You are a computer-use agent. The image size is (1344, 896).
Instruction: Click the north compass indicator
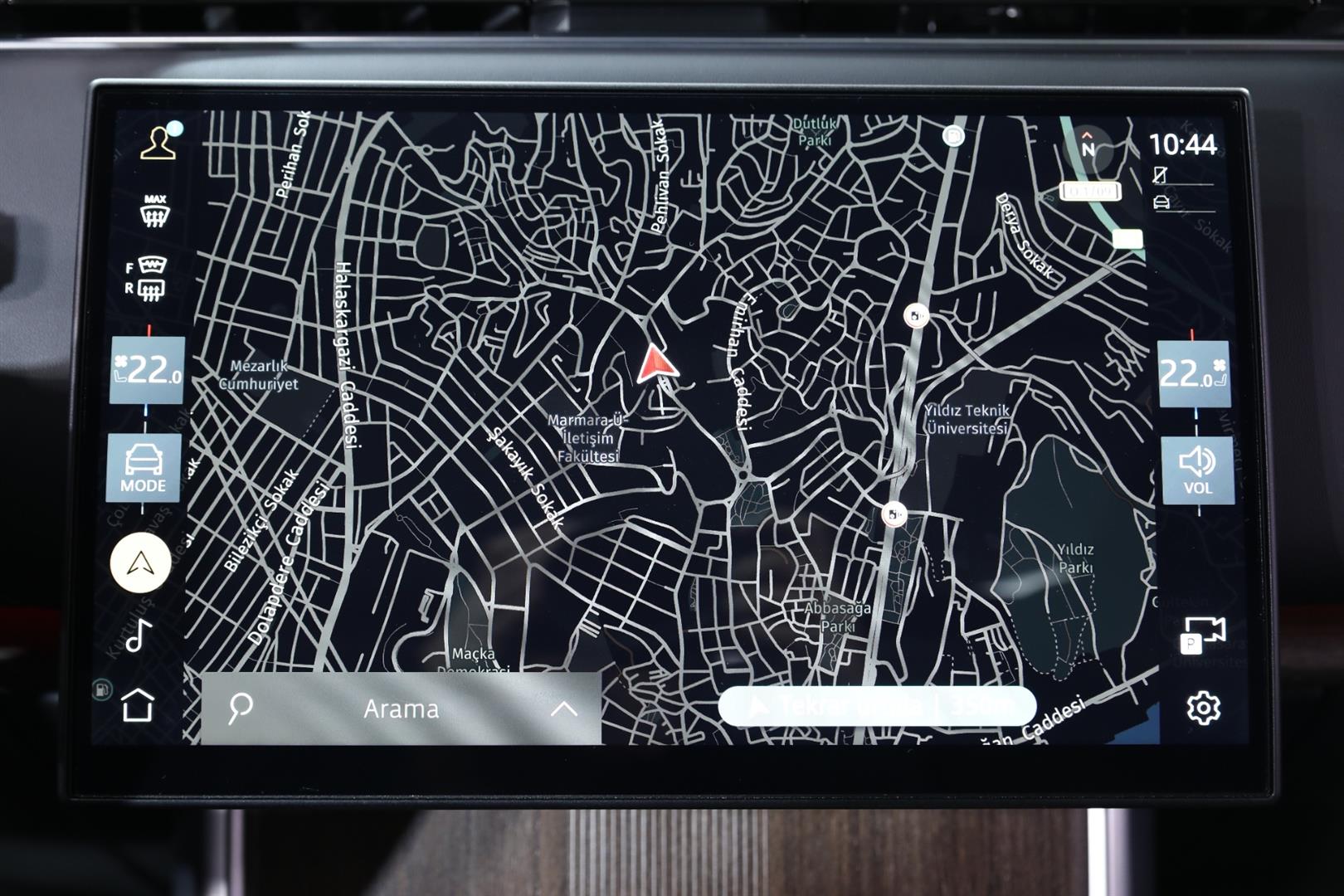(x=1088, y=146)
